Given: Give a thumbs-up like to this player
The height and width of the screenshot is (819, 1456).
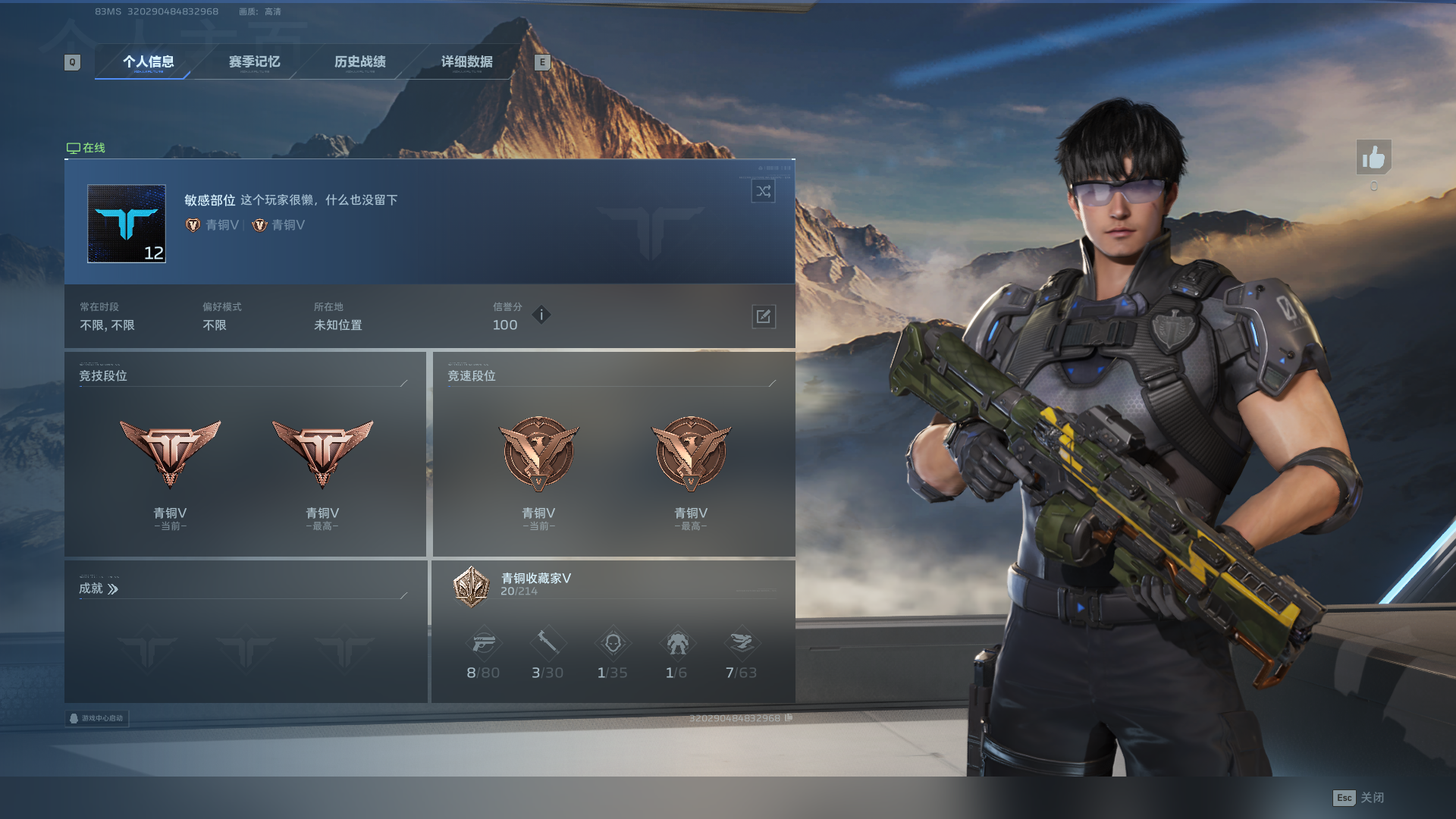Looking at the screenshot, I should (x=1373, y=158).
